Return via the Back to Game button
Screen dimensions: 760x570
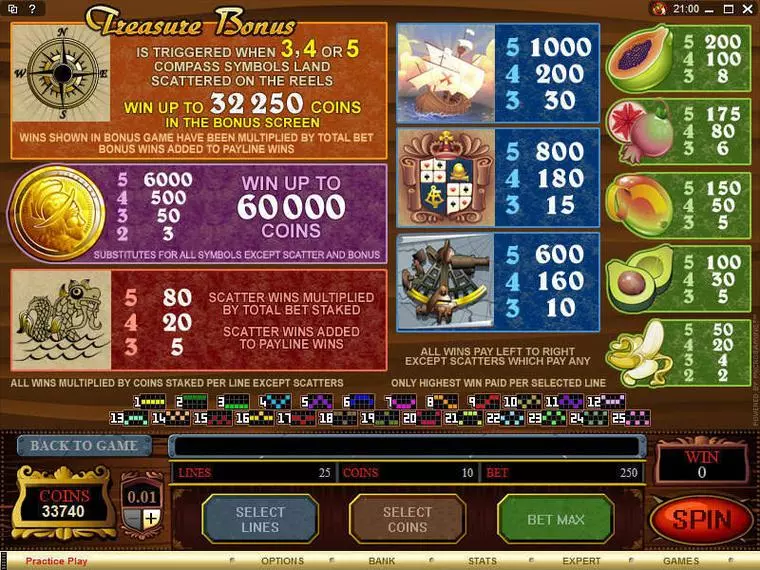(x=84, y=446)
